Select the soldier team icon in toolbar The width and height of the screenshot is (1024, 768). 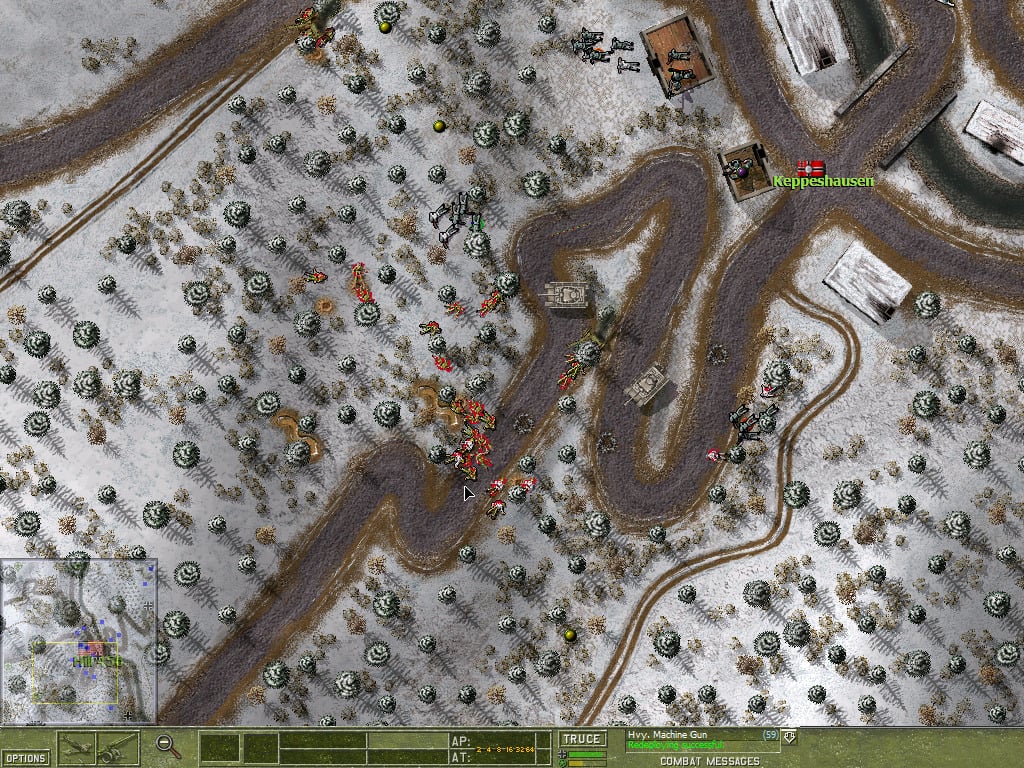tap(78, 747)
